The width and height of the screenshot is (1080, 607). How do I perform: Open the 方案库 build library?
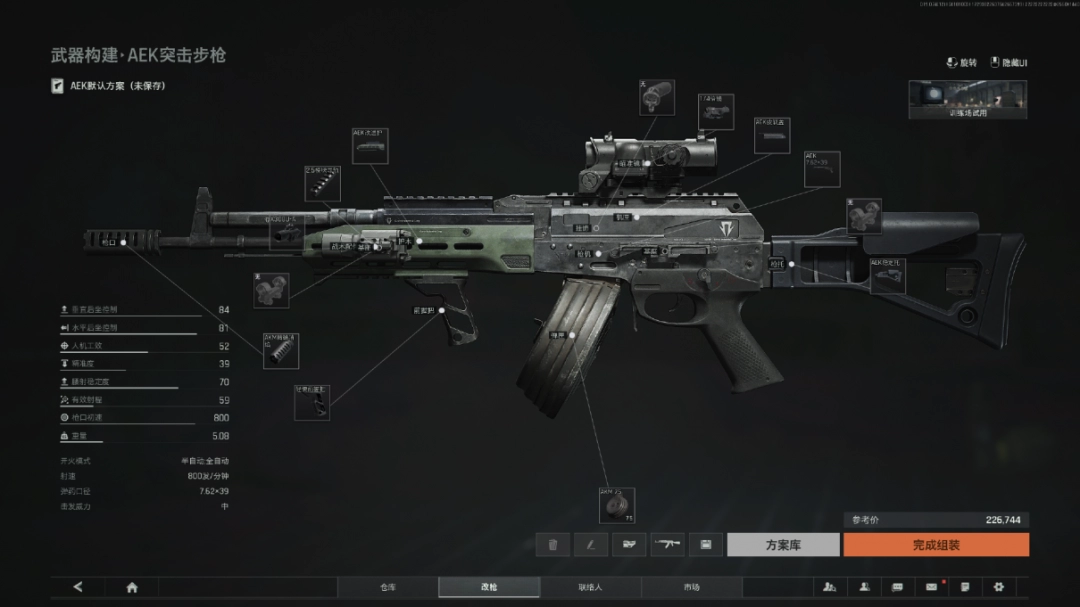click(x=782, y=545)
